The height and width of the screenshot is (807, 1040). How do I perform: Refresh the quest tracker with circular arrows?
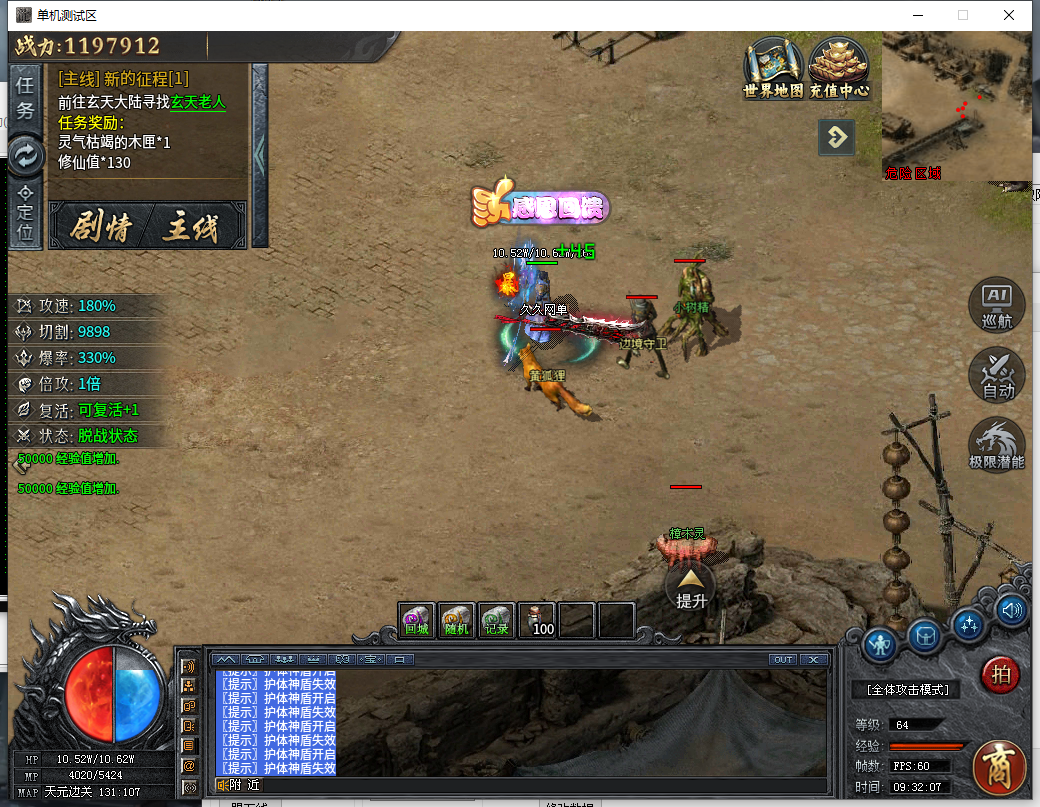pyautogui.click(x=26, y=155)
